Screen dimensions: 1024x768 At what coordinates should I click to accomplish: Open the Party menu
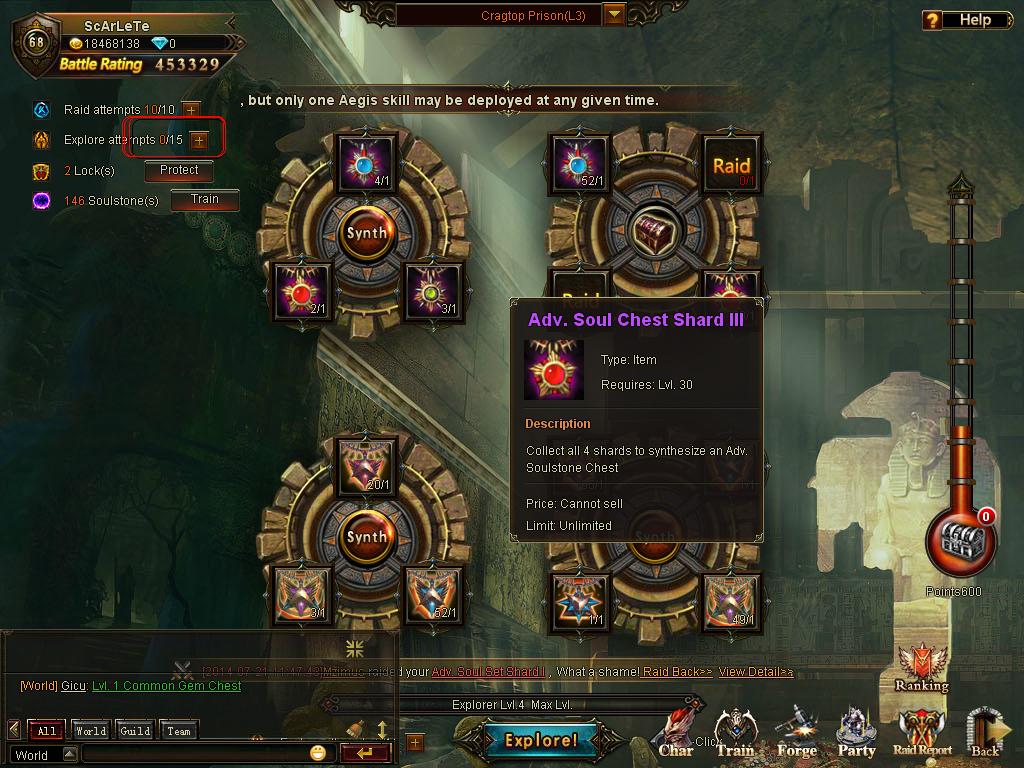point(857,737)
